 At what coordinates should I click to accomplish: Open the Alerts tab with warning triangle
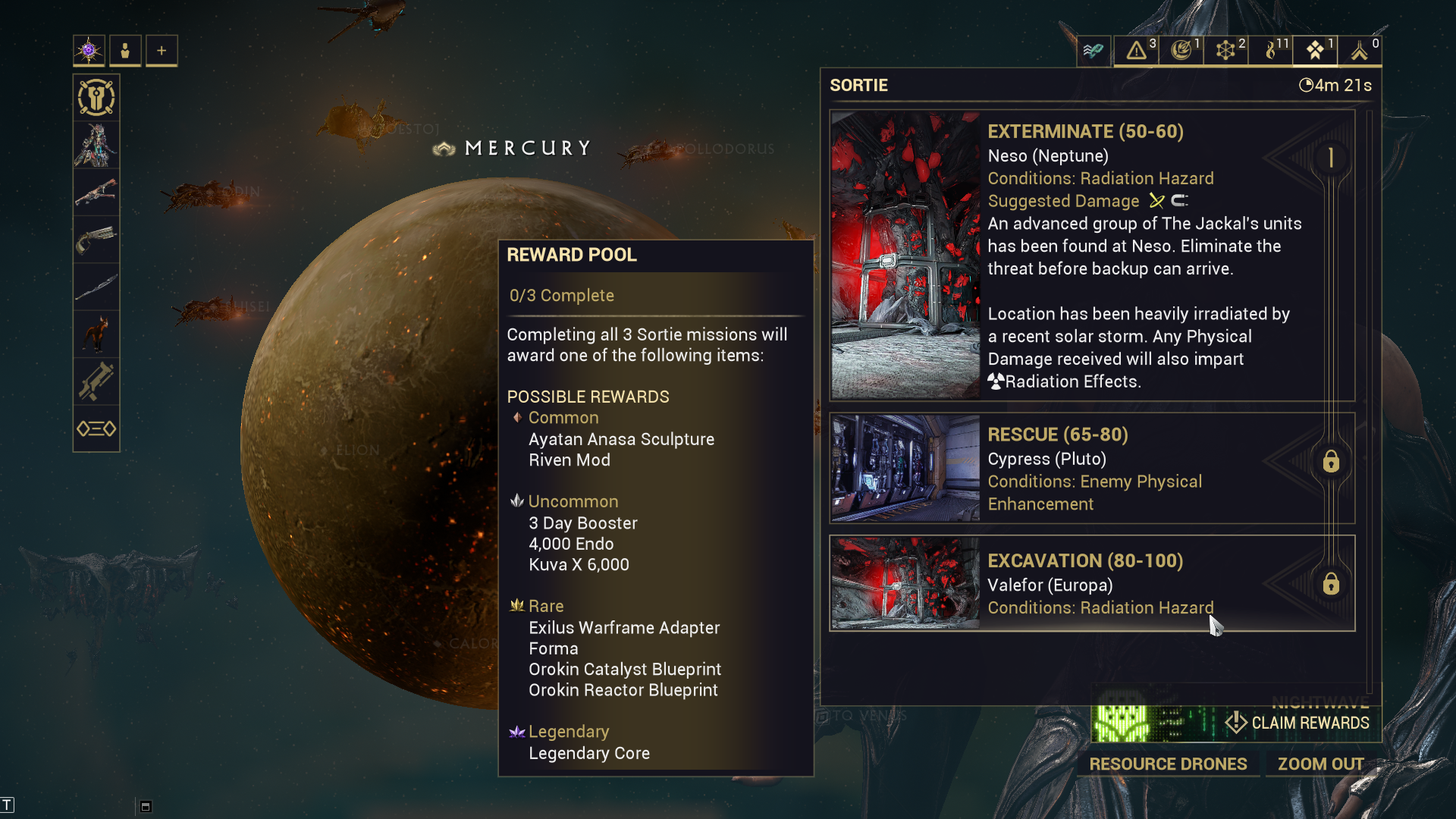pyautogui.click(x=1136, y=51)
